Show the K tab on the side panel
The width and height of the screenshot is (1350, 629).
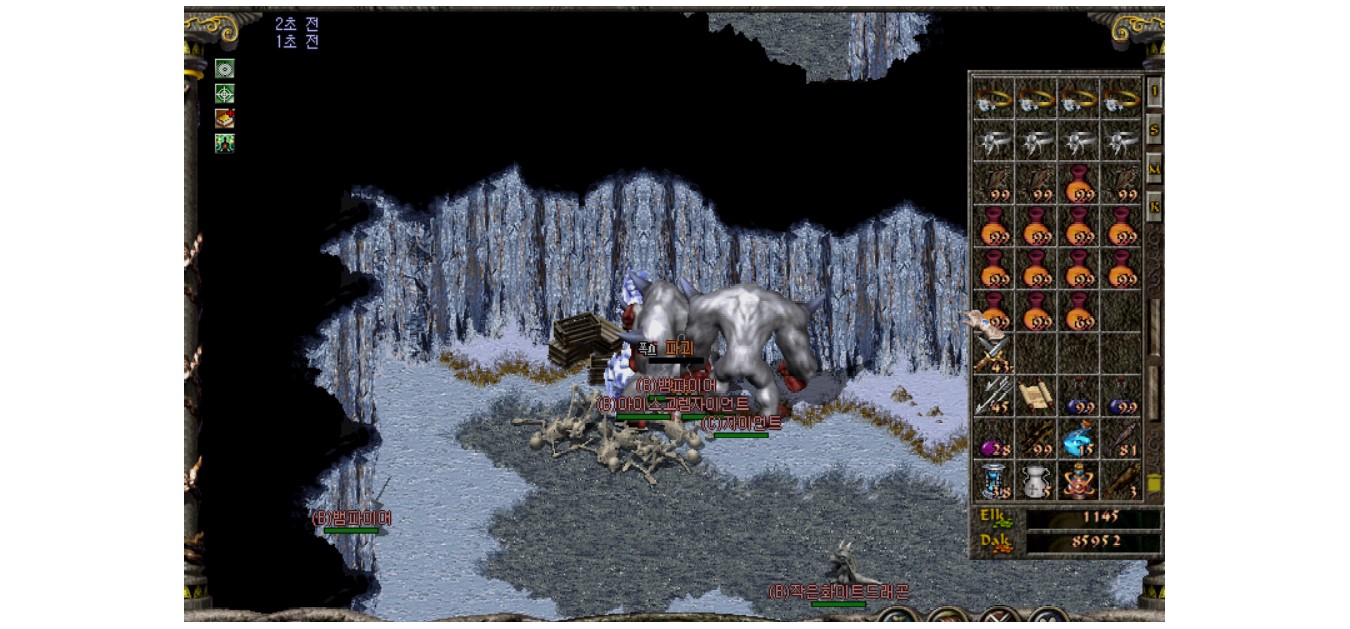coord(1154,206)
